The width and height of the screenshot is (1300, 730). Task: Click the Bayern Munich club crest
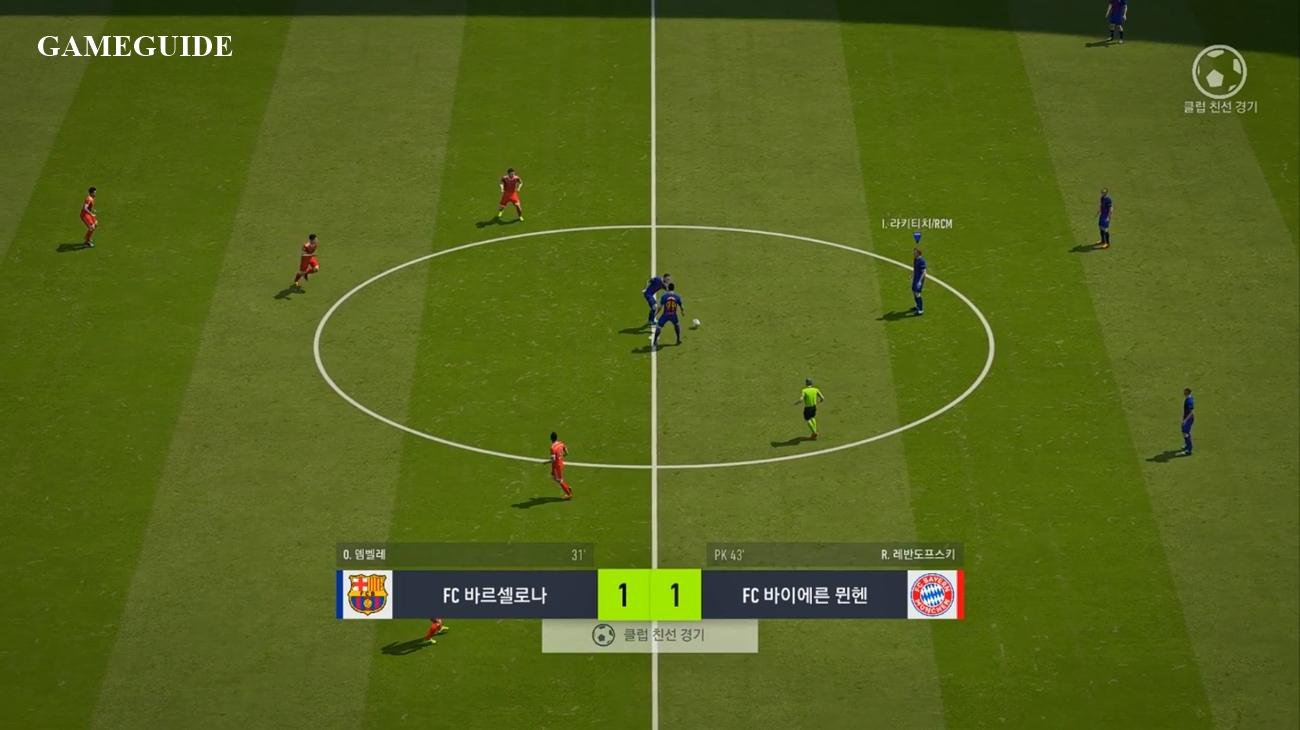(x=931, y=595)
